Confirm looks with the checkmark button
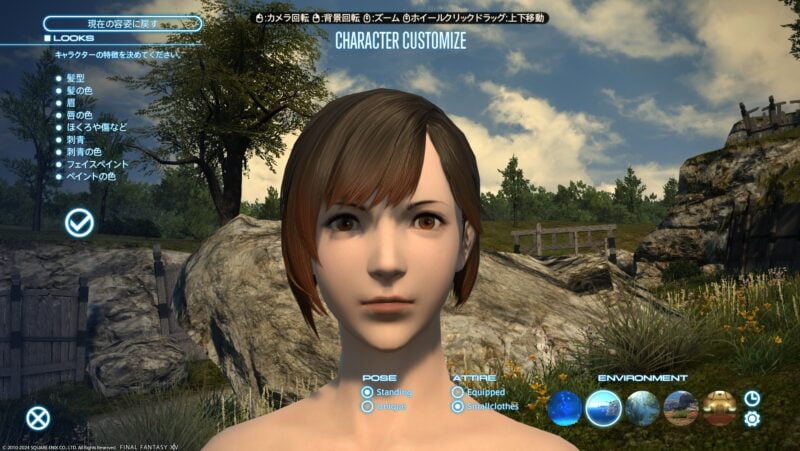Viewport: 800px width, 451px height. pos(79,223)
